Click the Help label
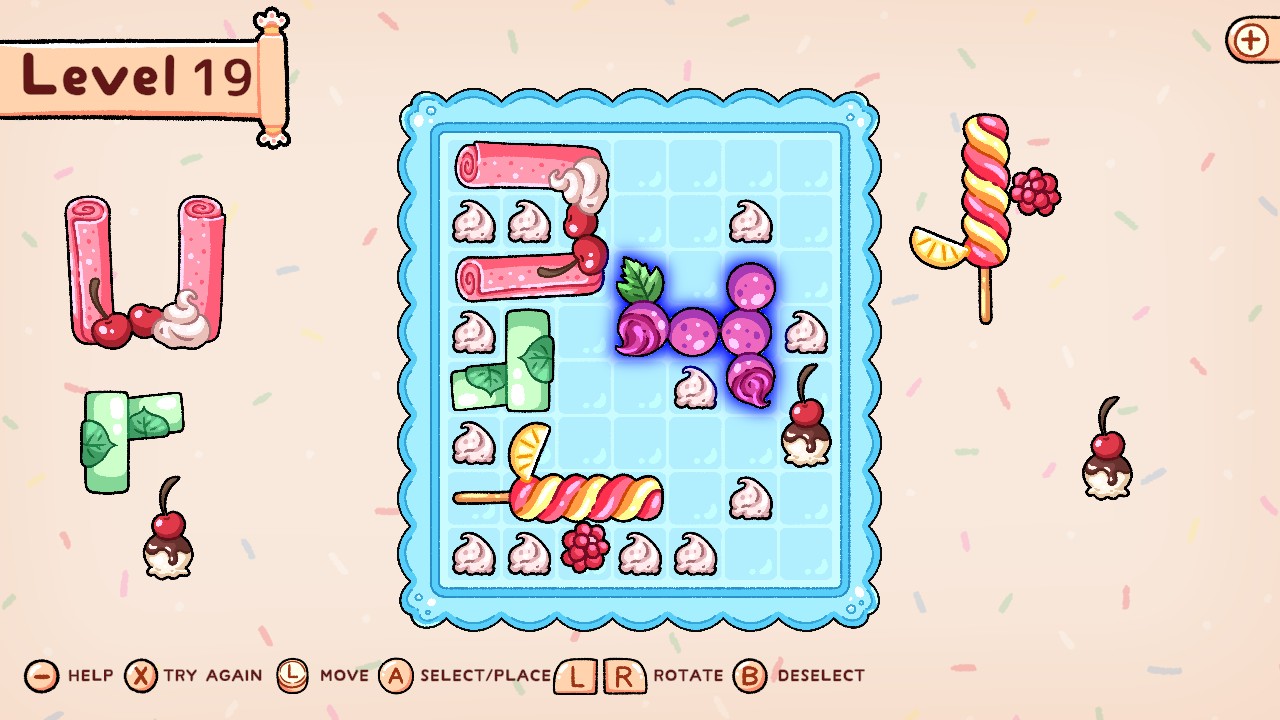Screen dimensions: 1280x720 (x=89, y=676)
